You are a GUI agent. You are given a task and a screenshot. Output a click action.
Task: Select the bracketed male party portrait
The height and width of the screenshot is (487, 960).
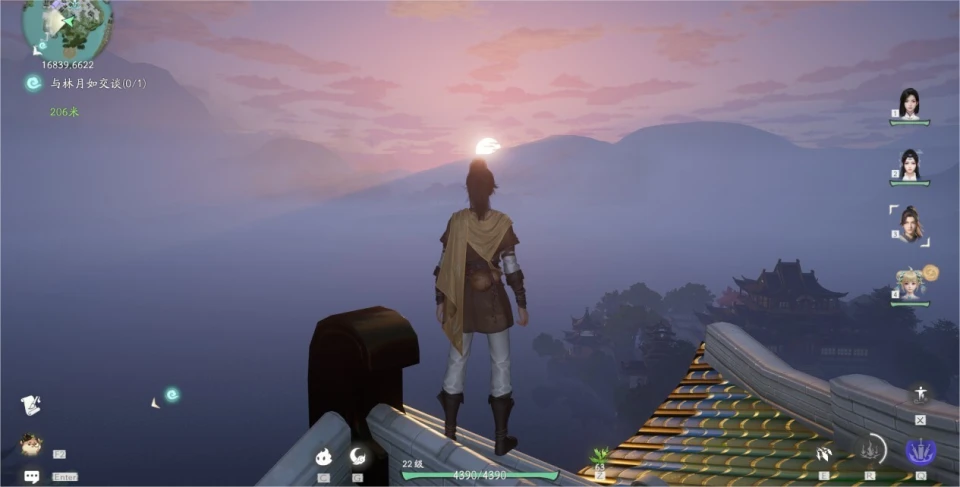coord(909,224)
